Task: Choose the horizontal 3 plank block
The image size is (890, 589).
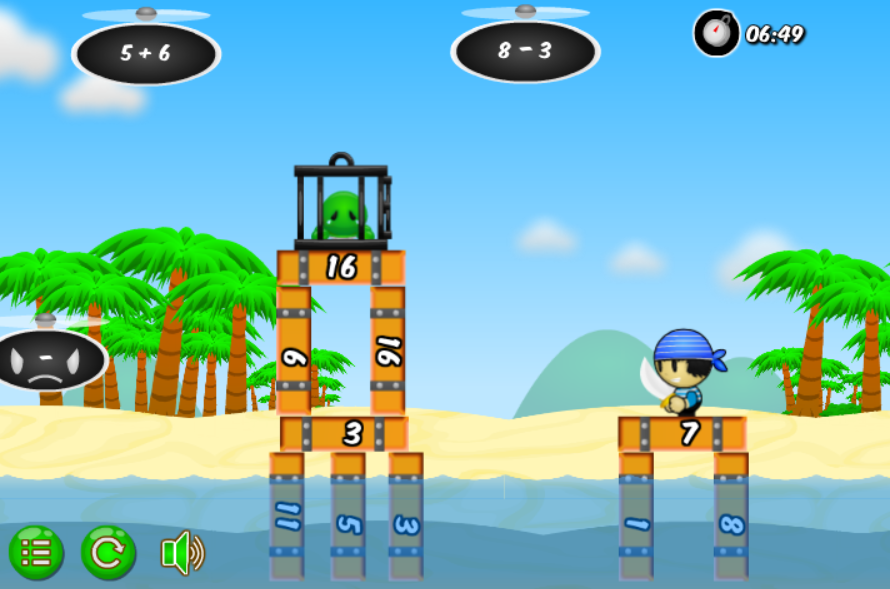Action: coord(344,434)
